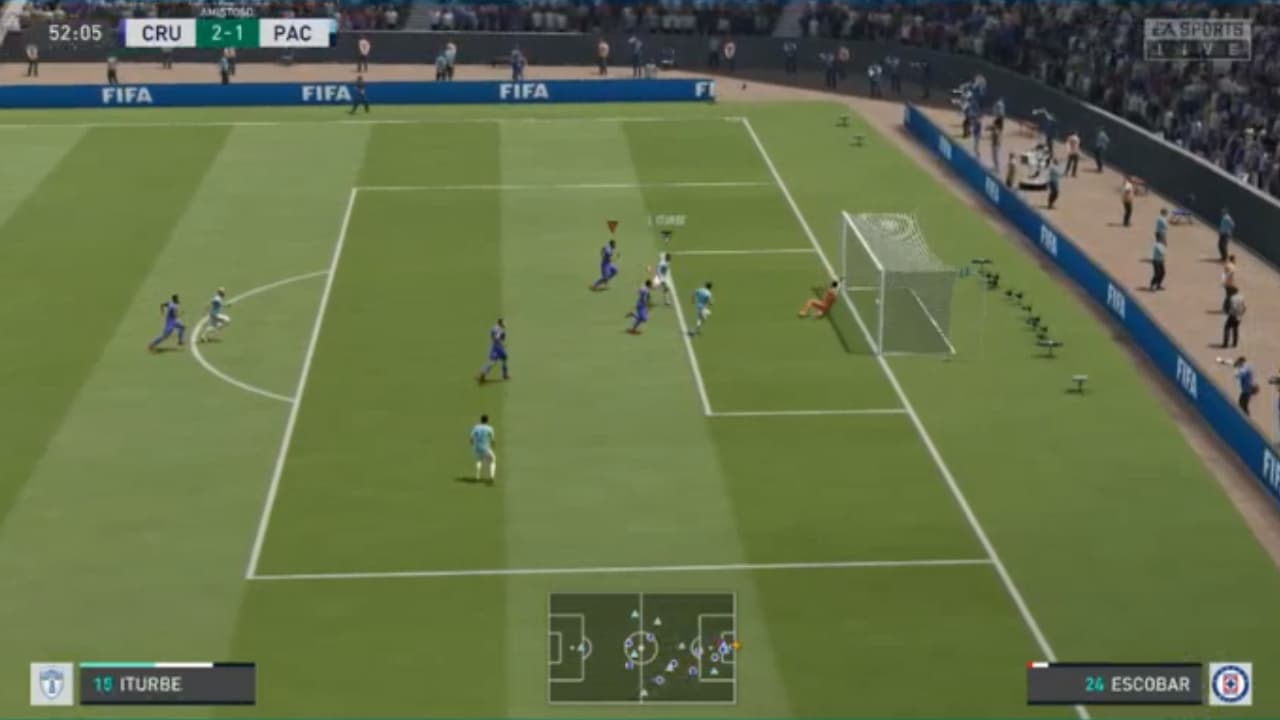Viewport: 1280px width, 720px height.
Task: Toggle the radar minimap at bottom center
Action: (x=640, y=650)
